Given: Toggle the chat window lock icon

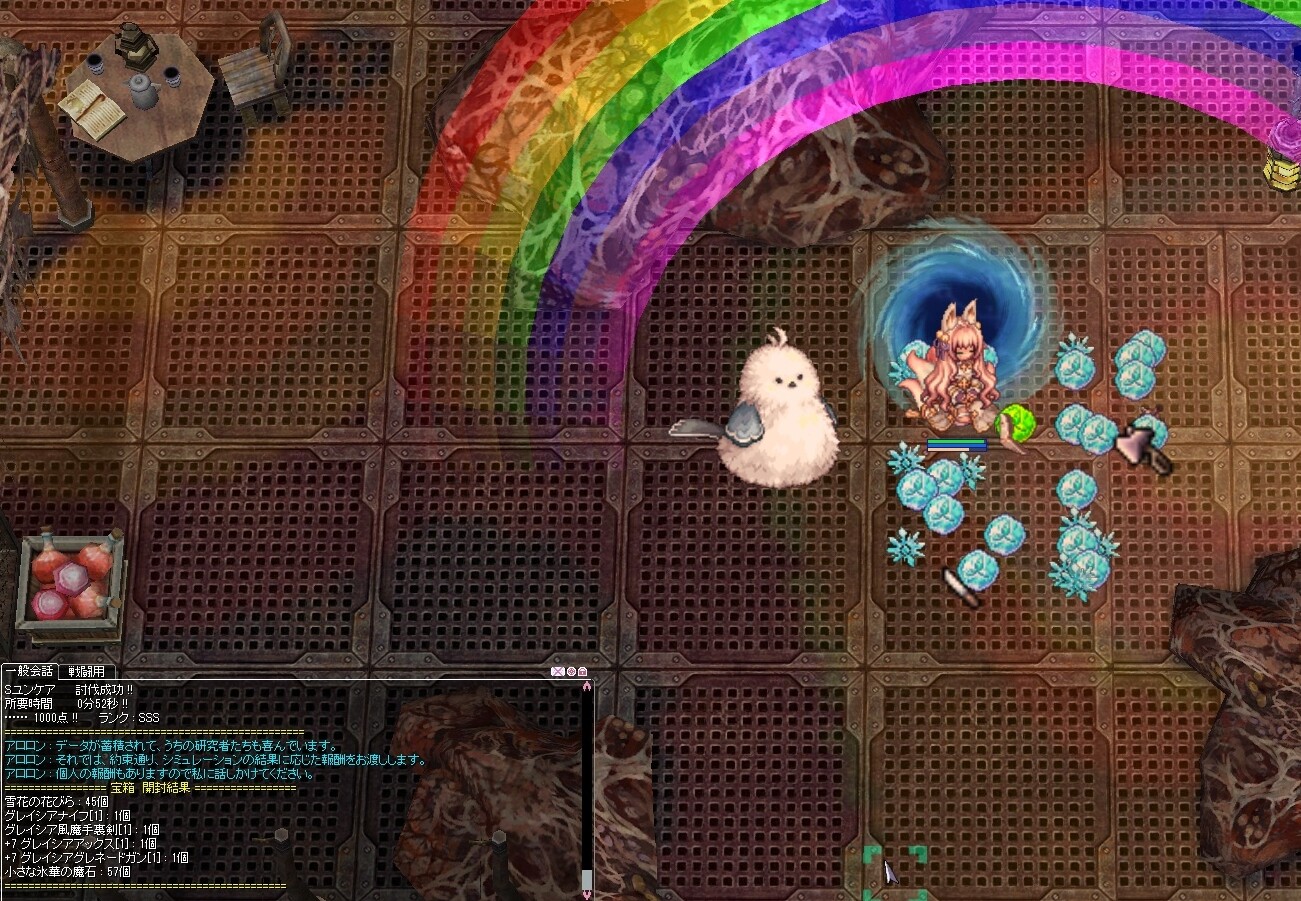Looking at the screenshot, I should pyautogui.click(x=582, y=672).
